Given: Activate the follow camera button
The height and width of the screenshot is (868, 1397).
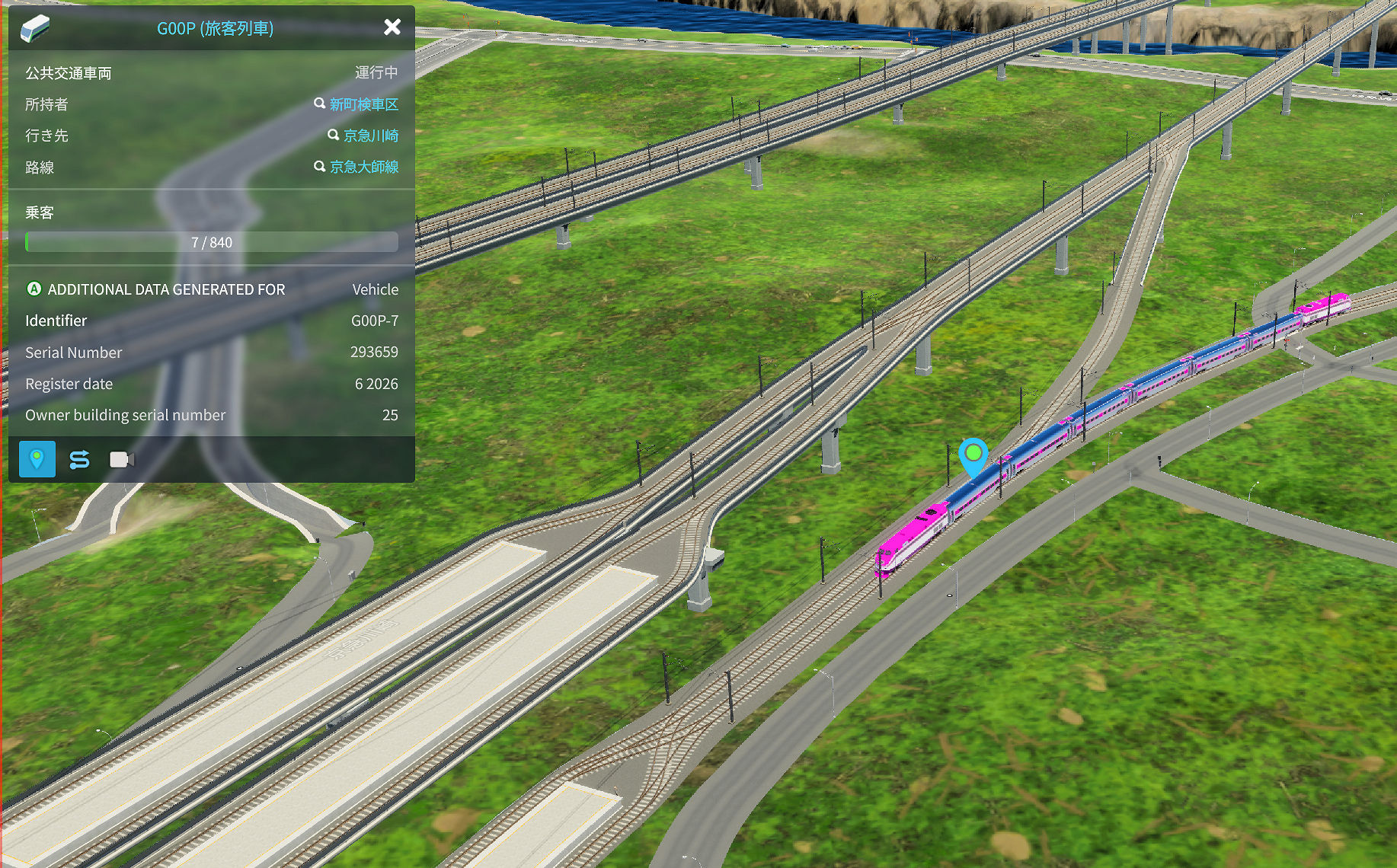Looking at the screenshot, I should 121,459.
